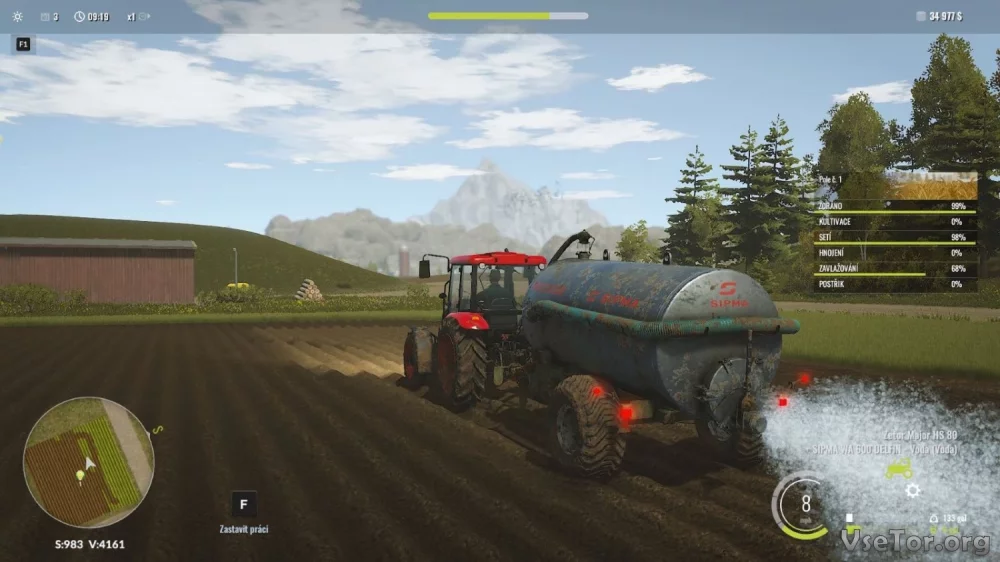Click the sun weather icon
The height and width of the screenshot is (562, 1000).
pos(17,16)
